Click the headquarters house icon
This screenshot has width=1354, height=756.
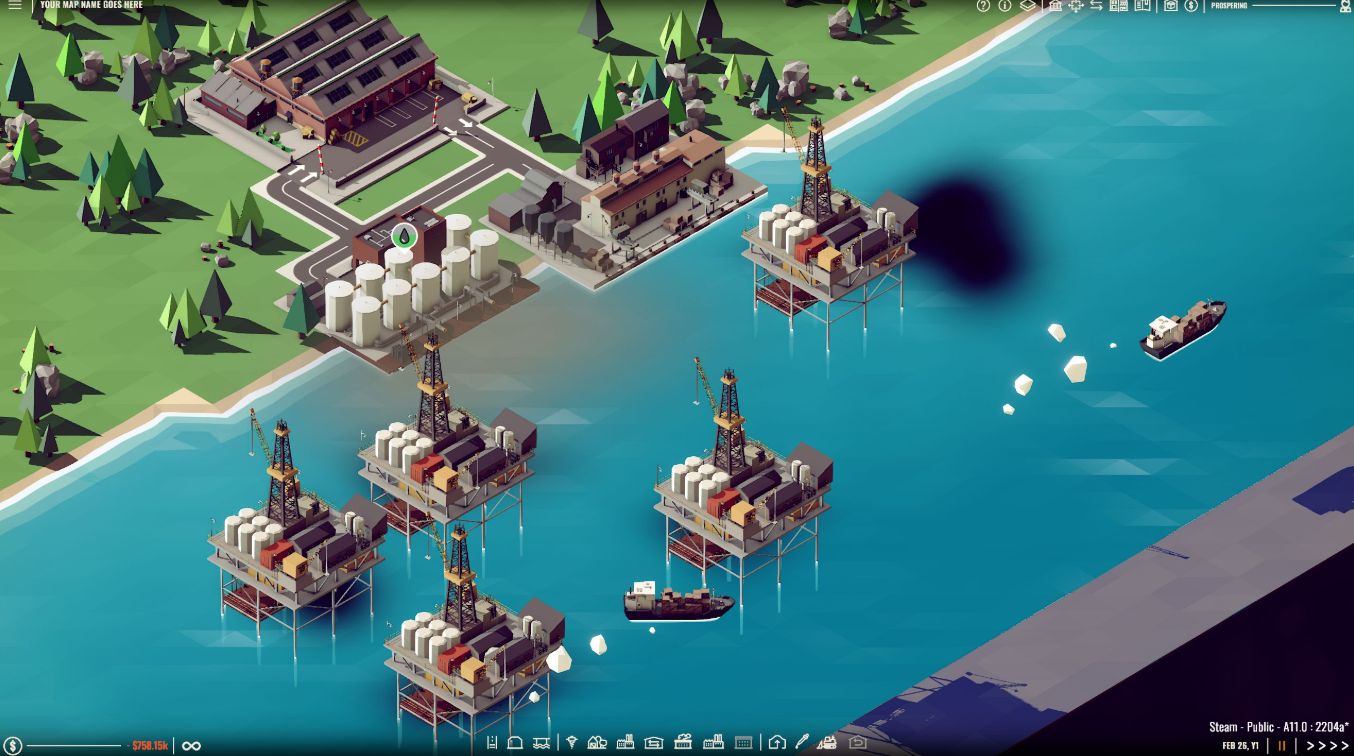778,743
